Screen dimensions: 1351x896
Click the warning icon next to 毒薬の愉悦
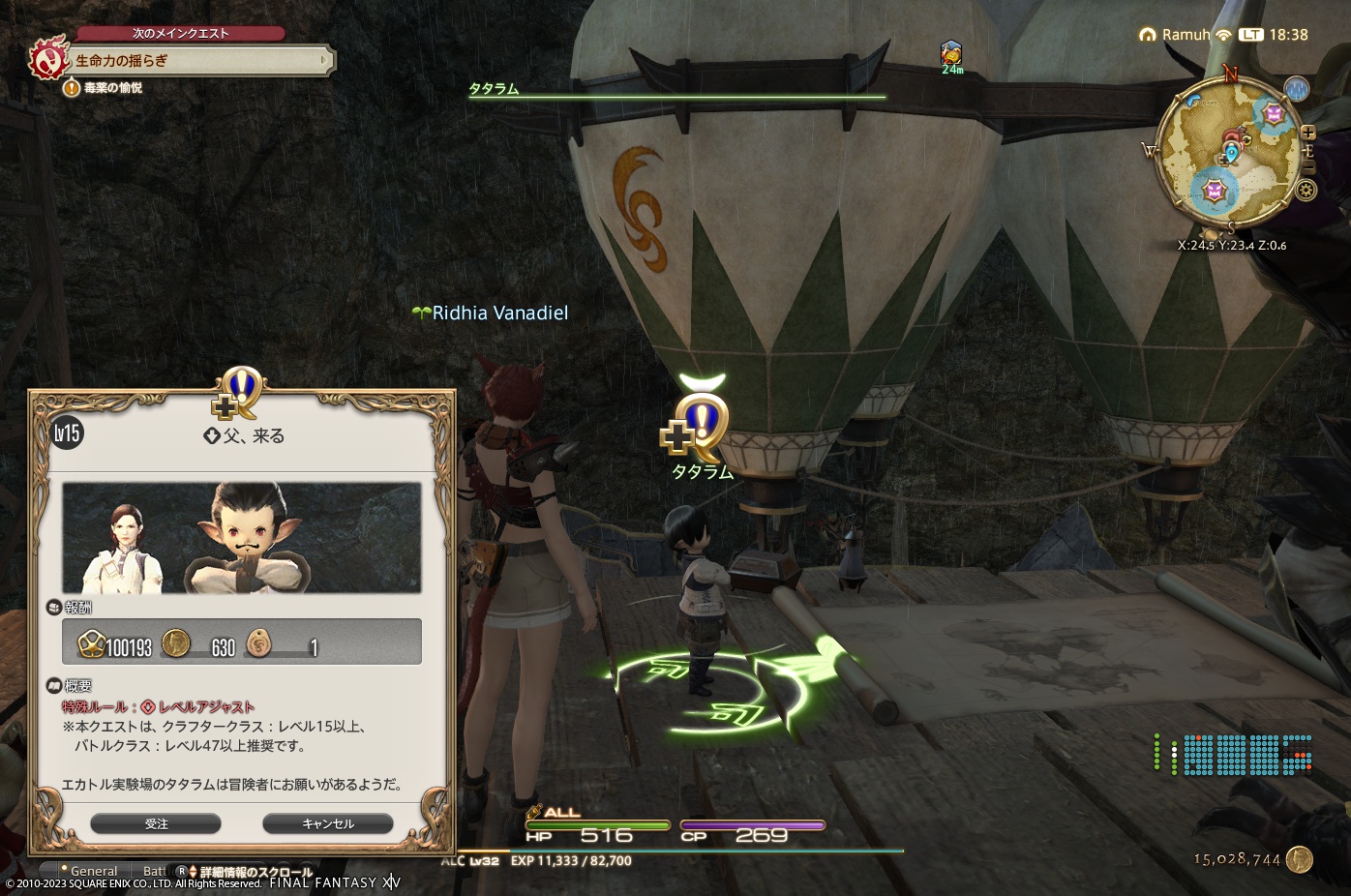[x=72, y=89]
